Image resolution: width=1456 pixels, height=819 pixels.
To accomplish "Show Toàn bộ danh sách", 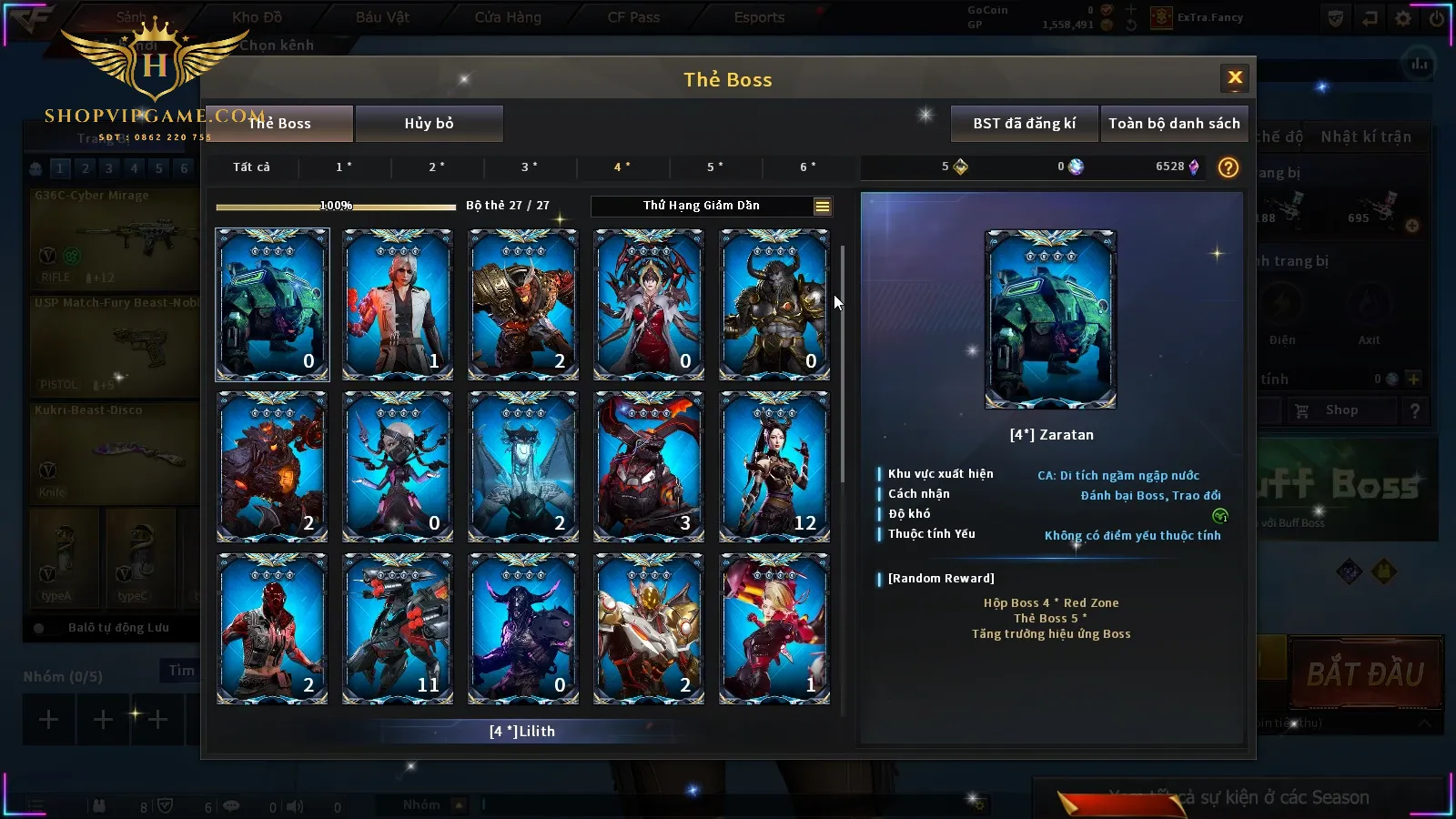I will 1174,124.
